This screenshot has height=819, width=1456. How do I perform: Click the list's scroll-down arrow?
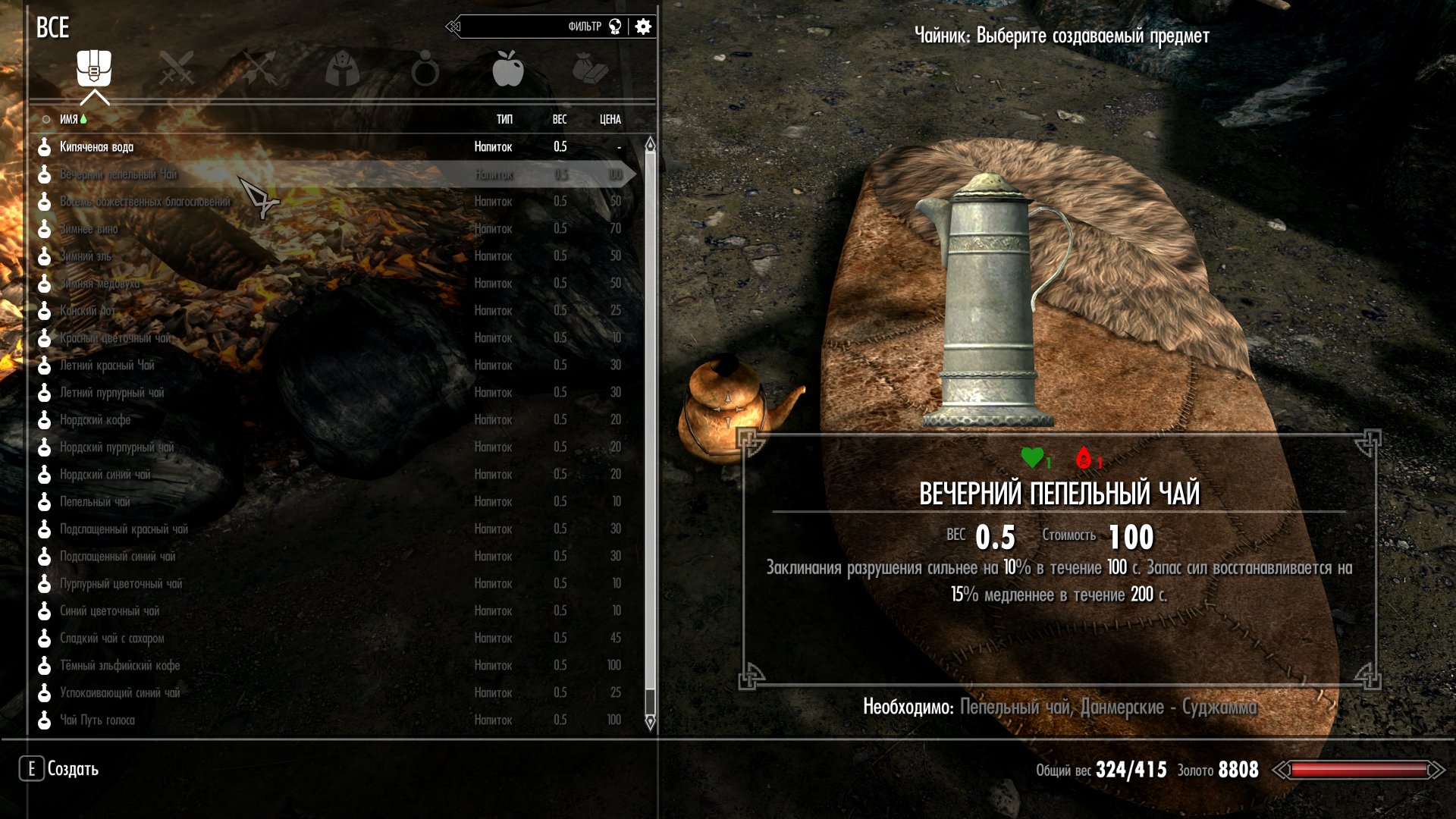(x=650, y=723)
